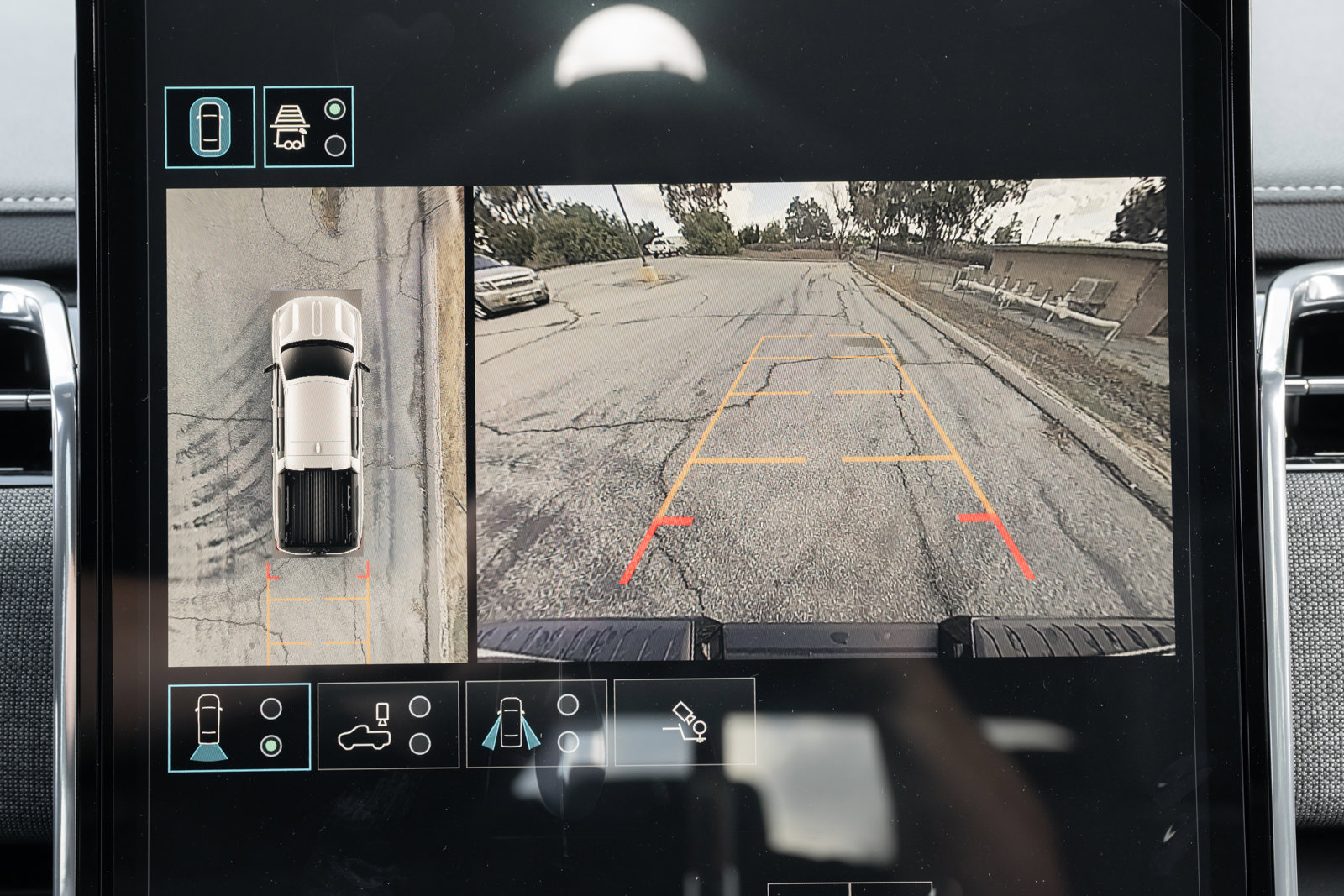Open the trailer guidance view button

pos(308,127)
